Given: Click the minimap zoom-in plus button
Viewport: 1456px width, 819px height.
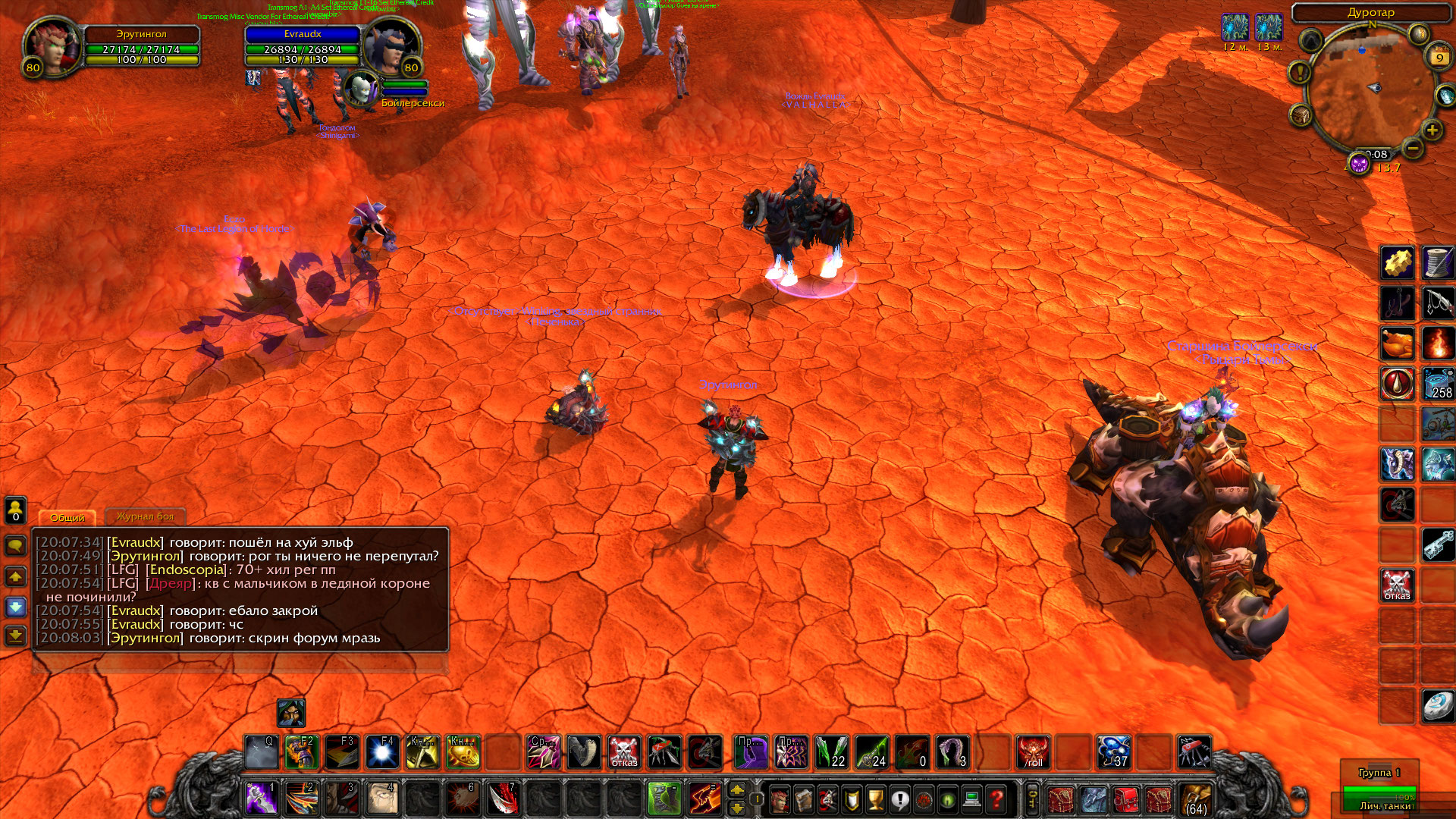Looking at the screenshot, I should [x=1432, y=130].
